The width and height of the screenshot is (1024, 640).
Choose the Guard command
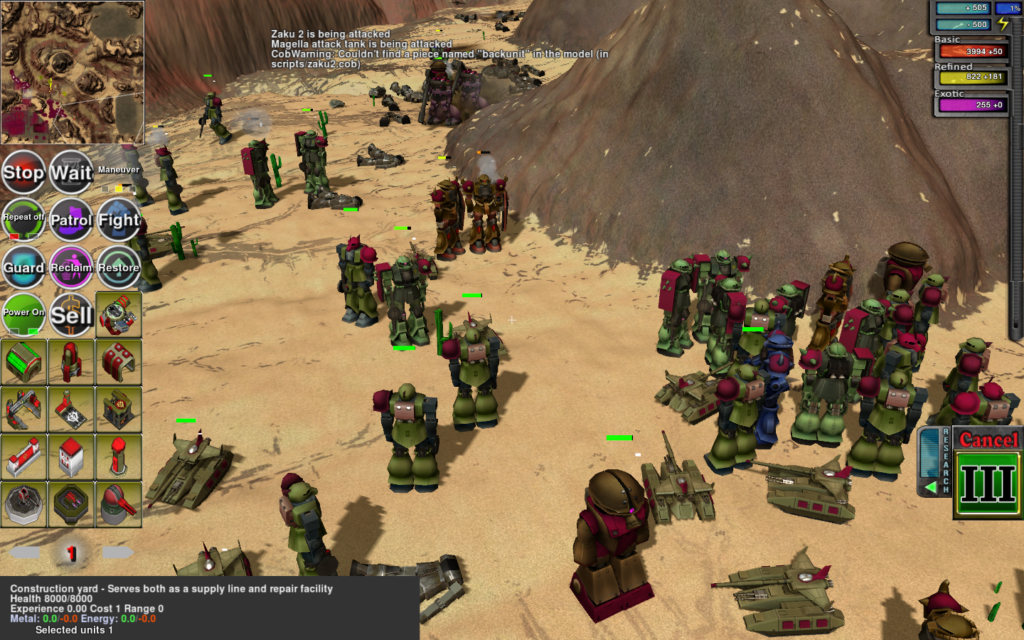[x=23, y=267]
